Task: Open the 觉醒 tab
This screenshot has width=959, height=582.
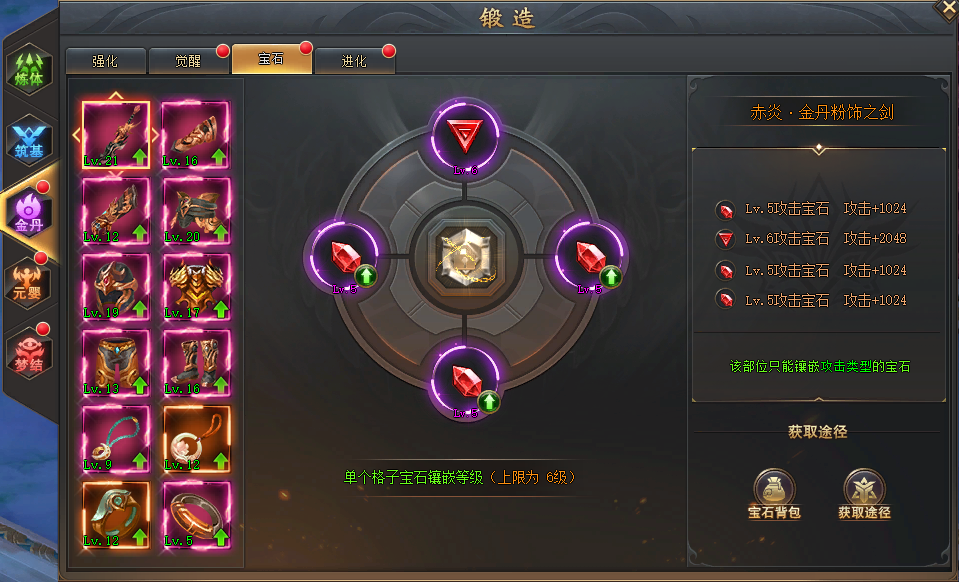Action: coord(188,61)
